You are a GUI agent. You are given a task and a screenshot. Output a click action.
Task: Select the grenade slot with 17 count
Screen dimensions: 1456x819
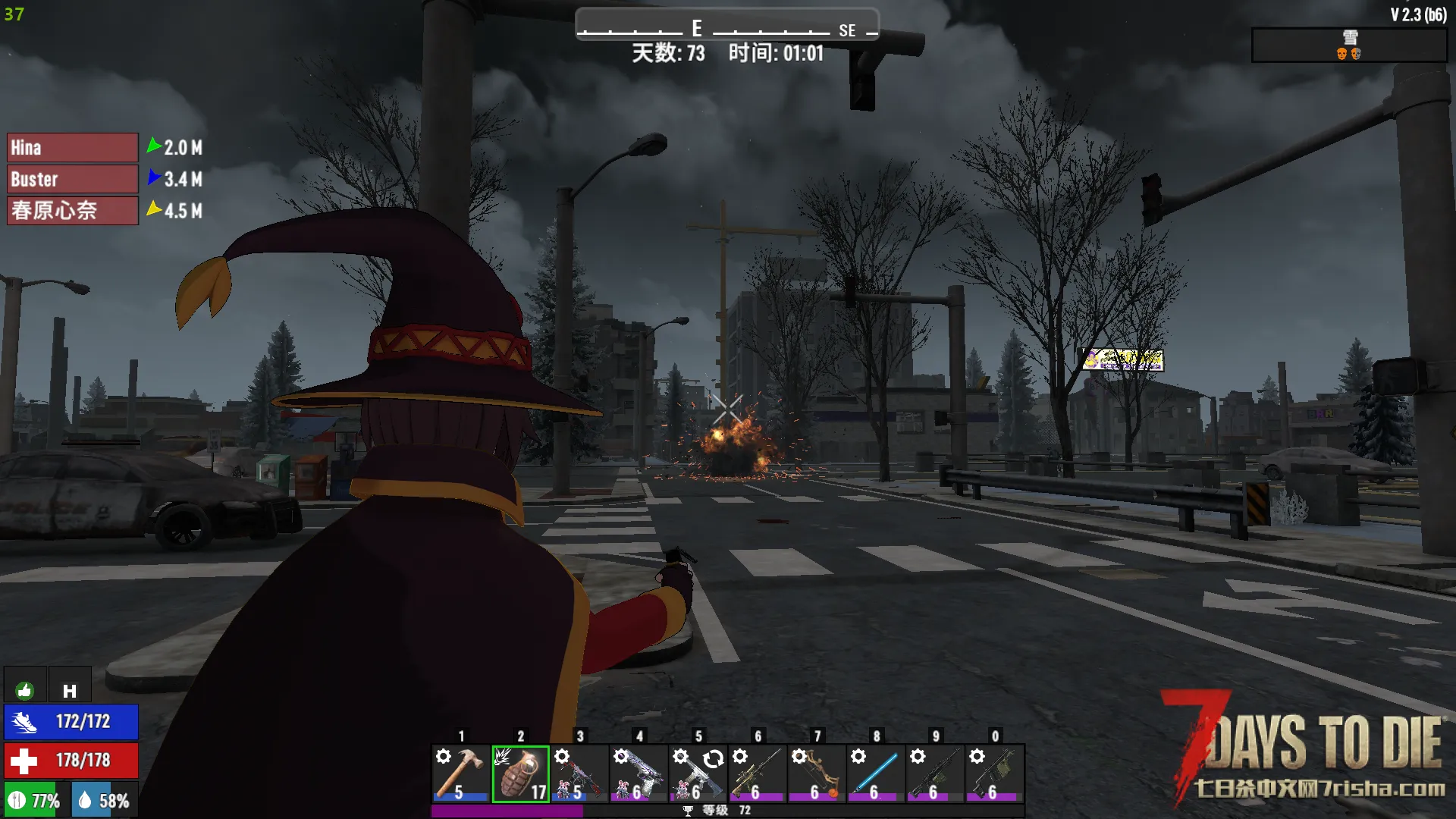(520, 773)
